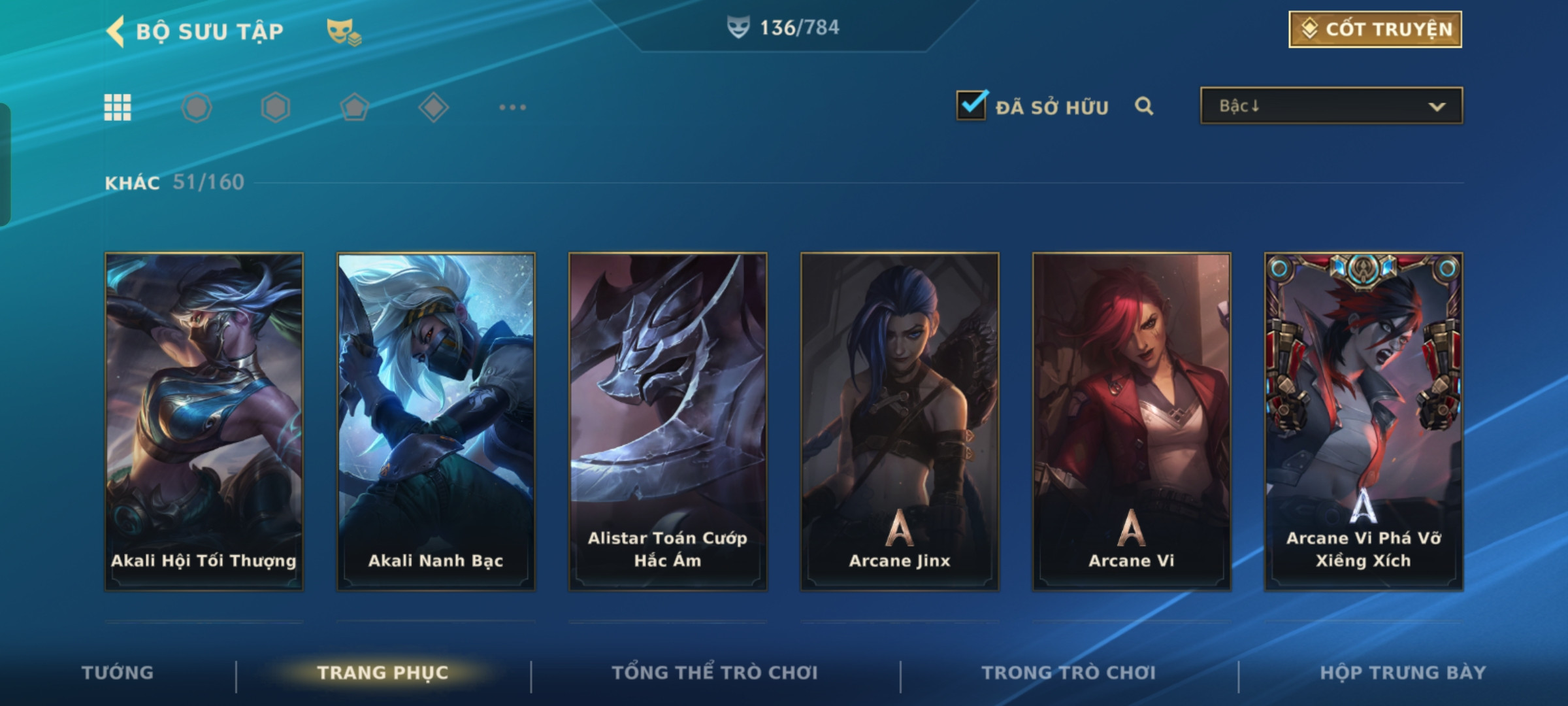
Task: Pick the pentagon rarity filter icon
Action: click(x=354, y=107)
